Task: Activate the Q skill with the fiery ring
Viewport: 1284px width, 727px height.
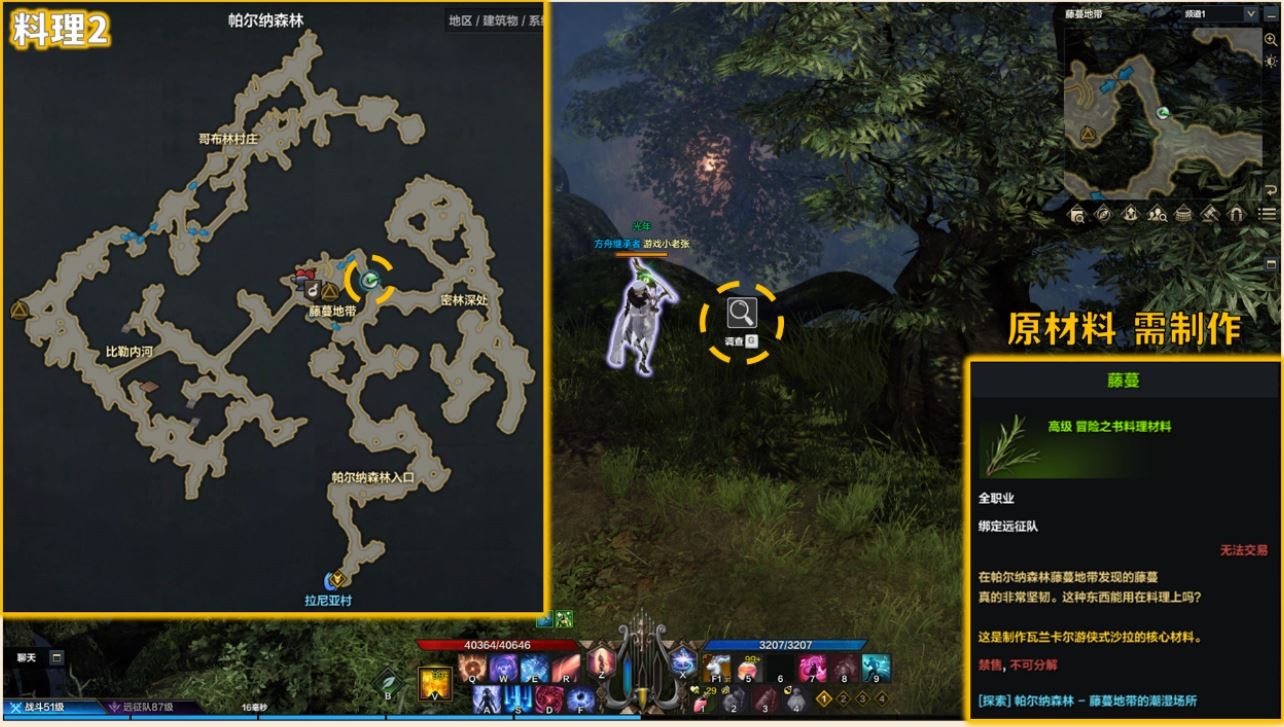Action: click(473, 667)
